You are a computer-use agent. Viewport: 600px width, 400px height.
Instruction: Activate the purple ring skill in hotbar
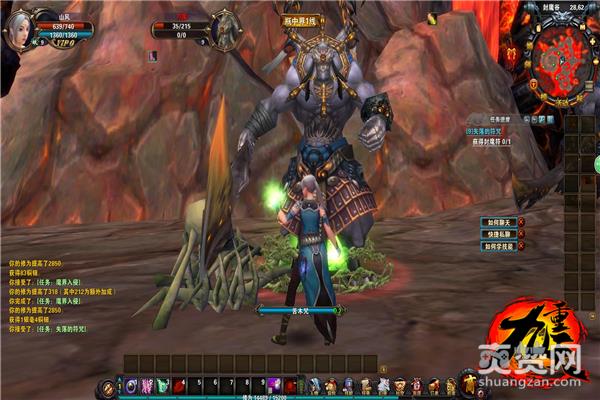click(x=132, y=386)
